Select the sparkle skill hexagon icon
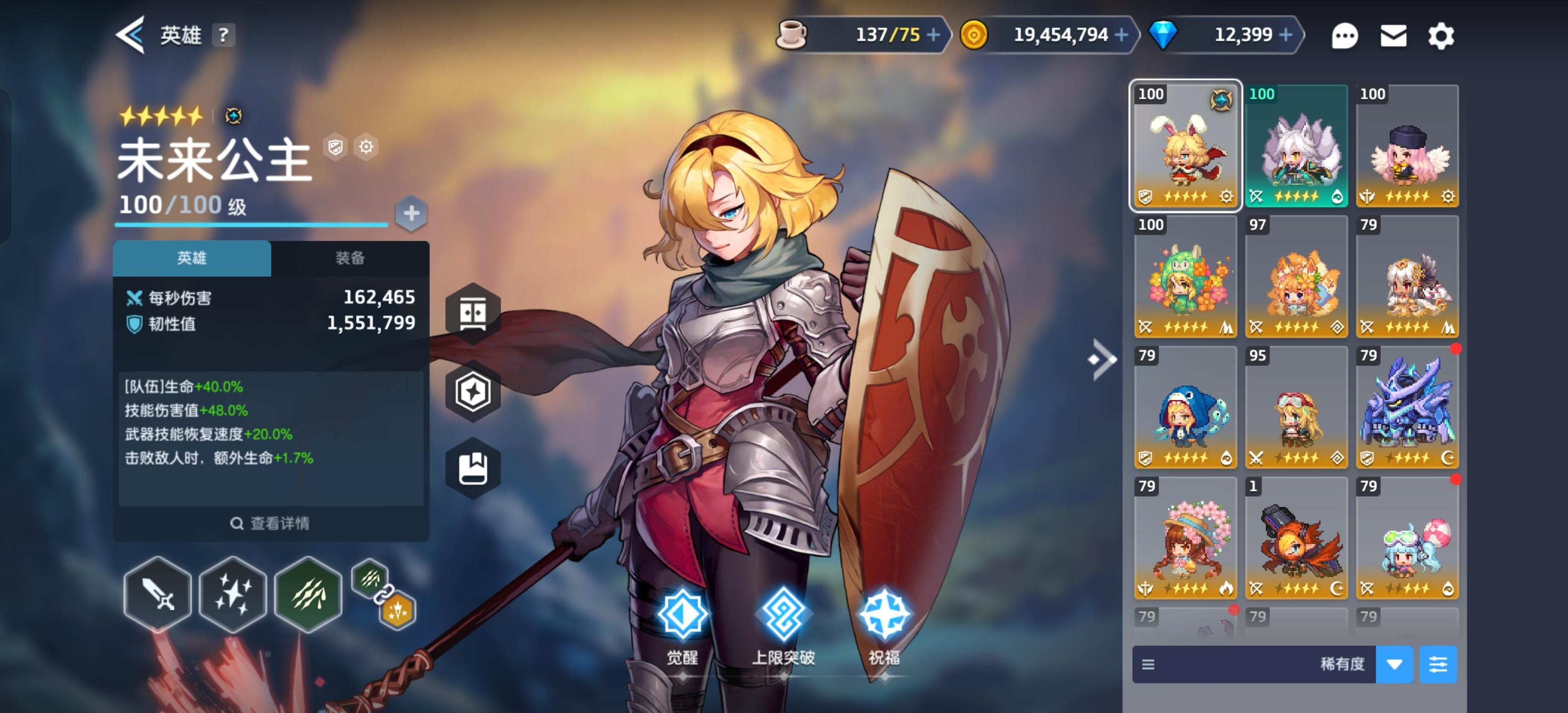1568x713 pixels. [x=233, y=593]
